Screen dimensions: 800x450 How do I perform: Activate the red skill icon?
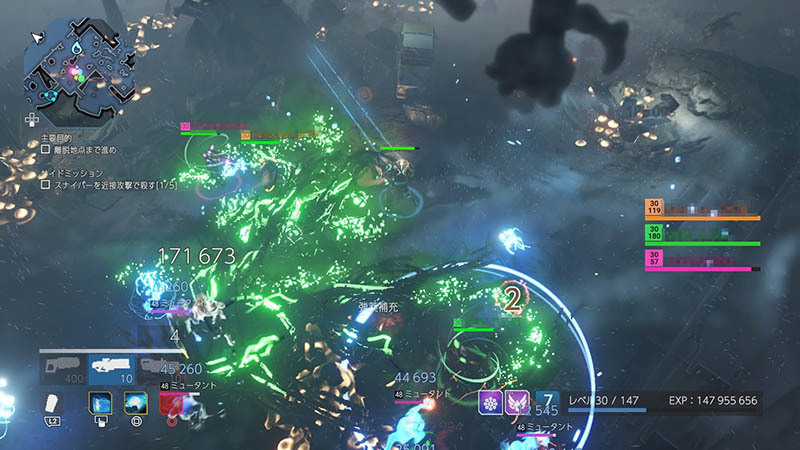pos(172,402)
